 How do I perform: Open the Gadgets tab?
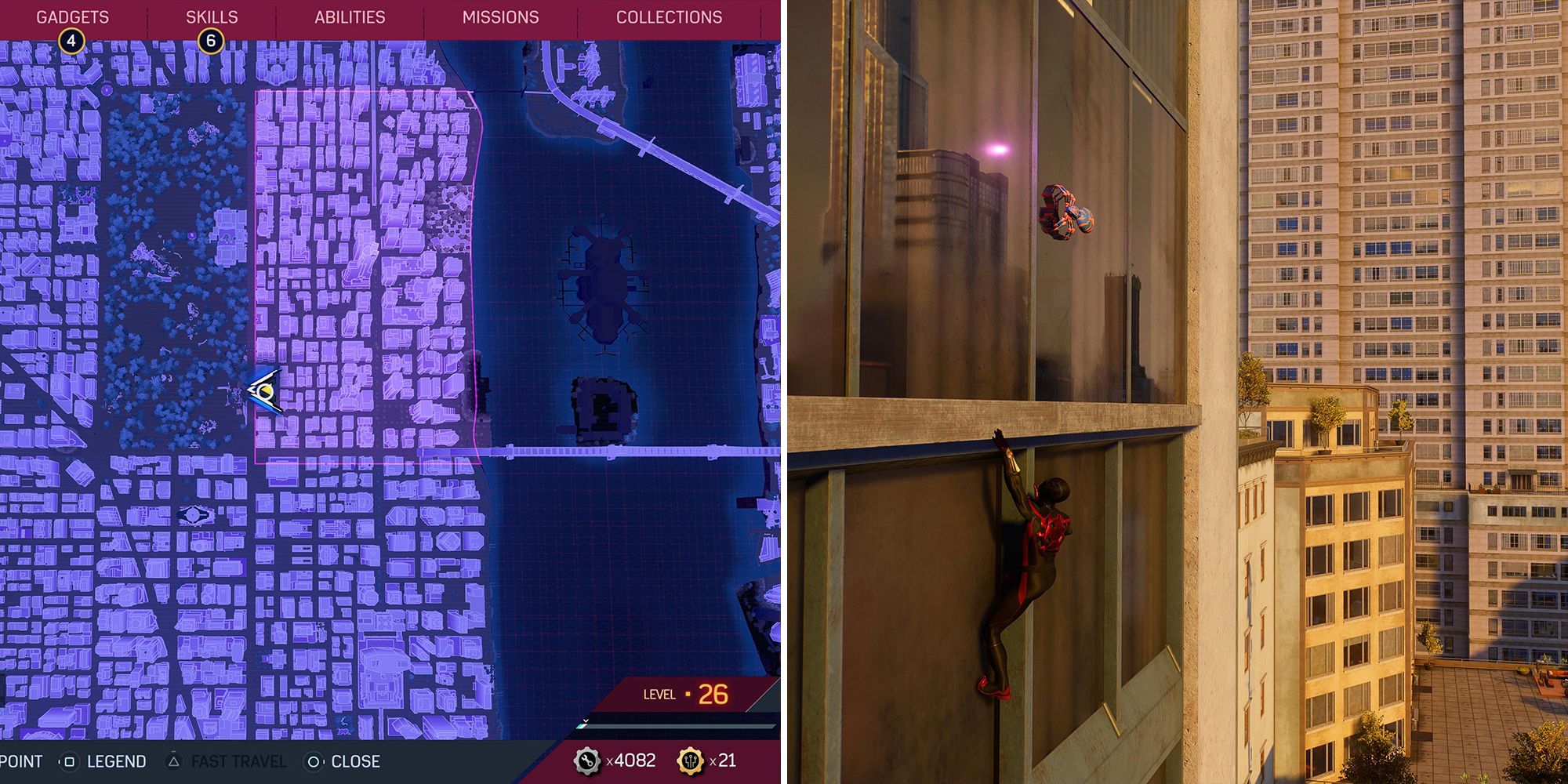pyautogui.click(x=74, y=14)
